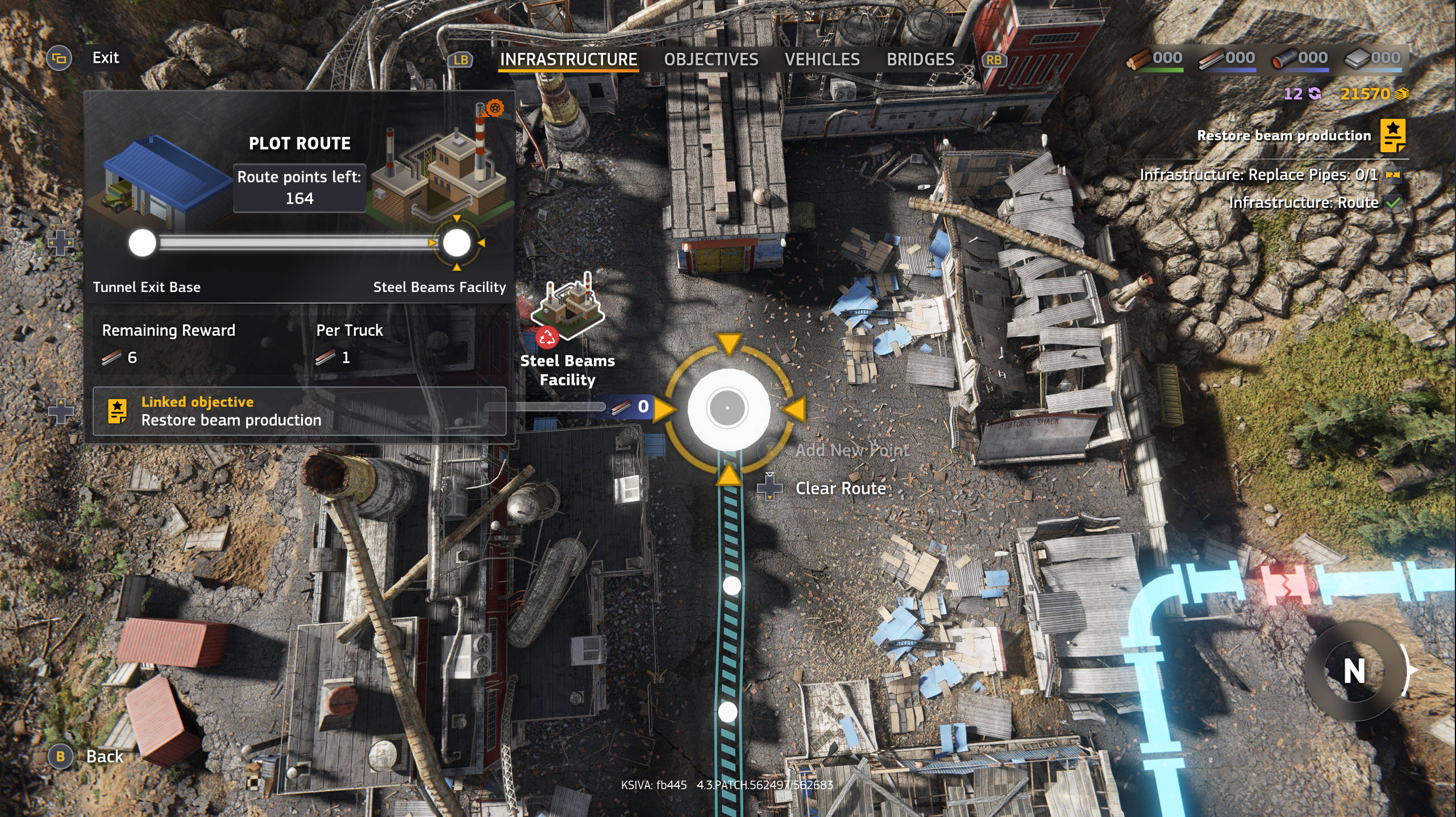Open the Linked objective document icon
1456x817 pixels.
(x=119, y=412)
